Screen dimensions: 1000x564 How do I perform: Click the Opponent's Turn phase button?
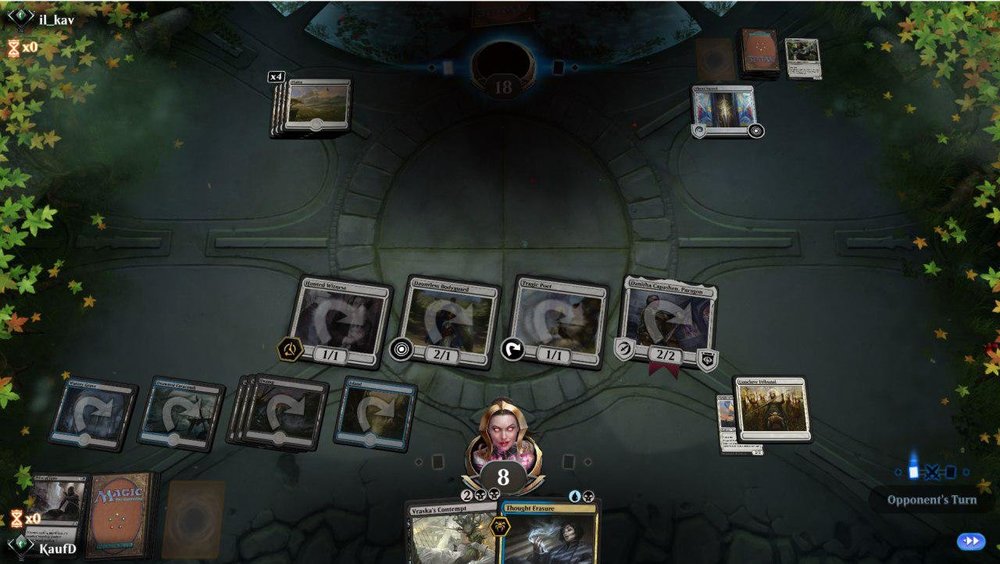point(931,499)
